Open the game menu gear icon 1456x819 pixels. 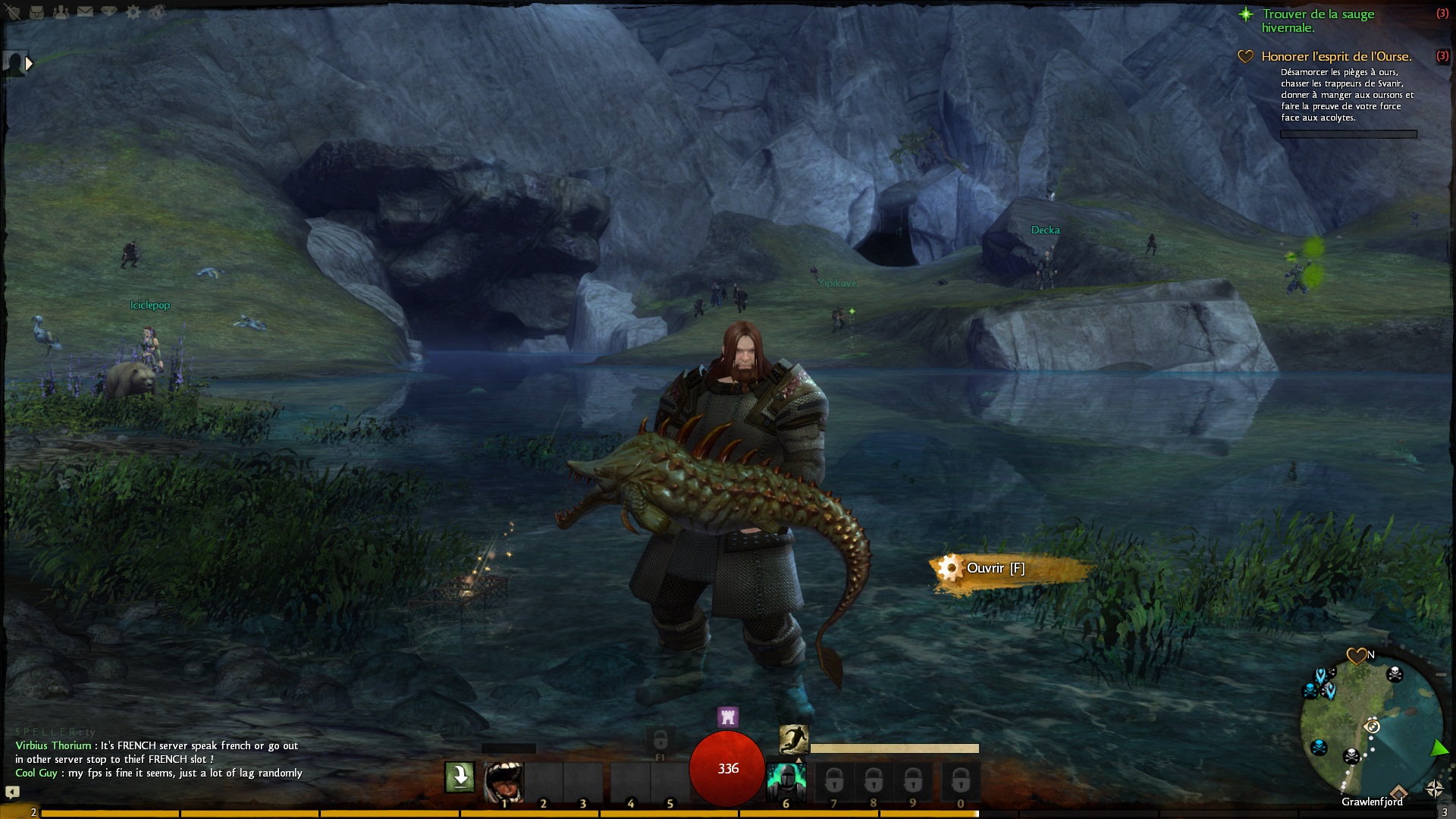pyautogui.click(x=133, y=12)
